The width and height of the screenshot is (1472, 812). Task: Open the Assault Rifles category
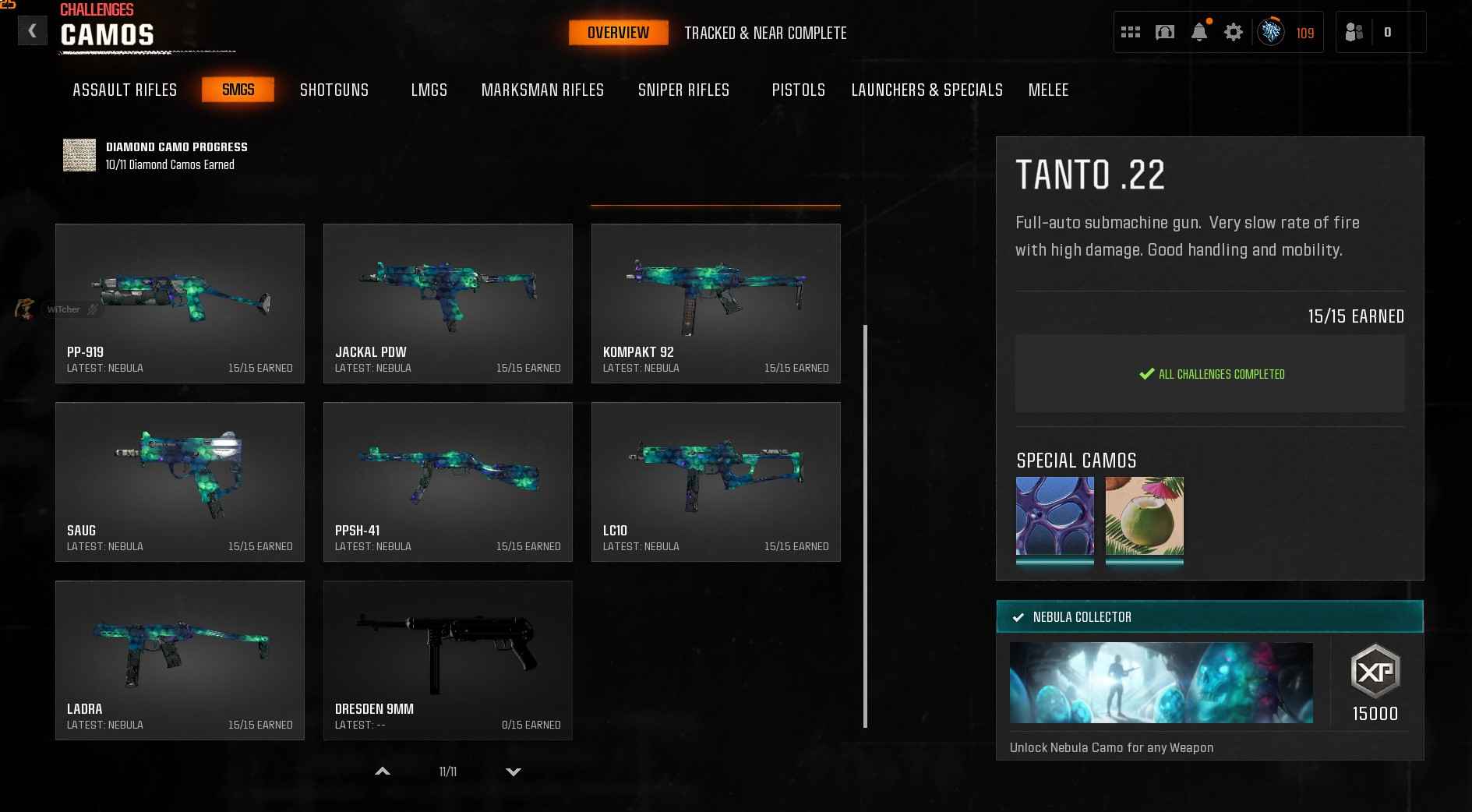125,90
